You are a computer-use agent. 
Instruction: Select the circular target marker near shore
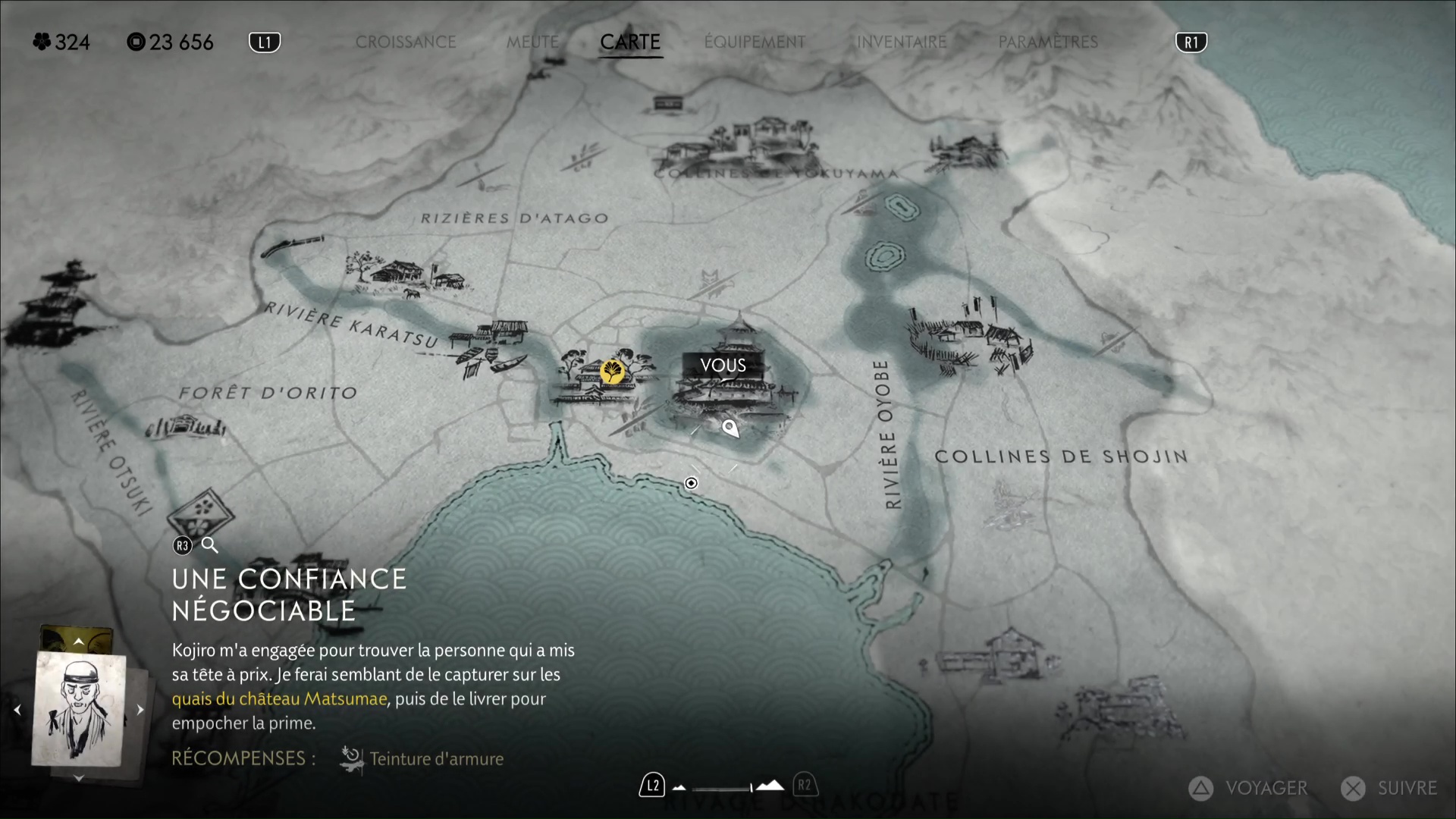[x=691, y=483]
